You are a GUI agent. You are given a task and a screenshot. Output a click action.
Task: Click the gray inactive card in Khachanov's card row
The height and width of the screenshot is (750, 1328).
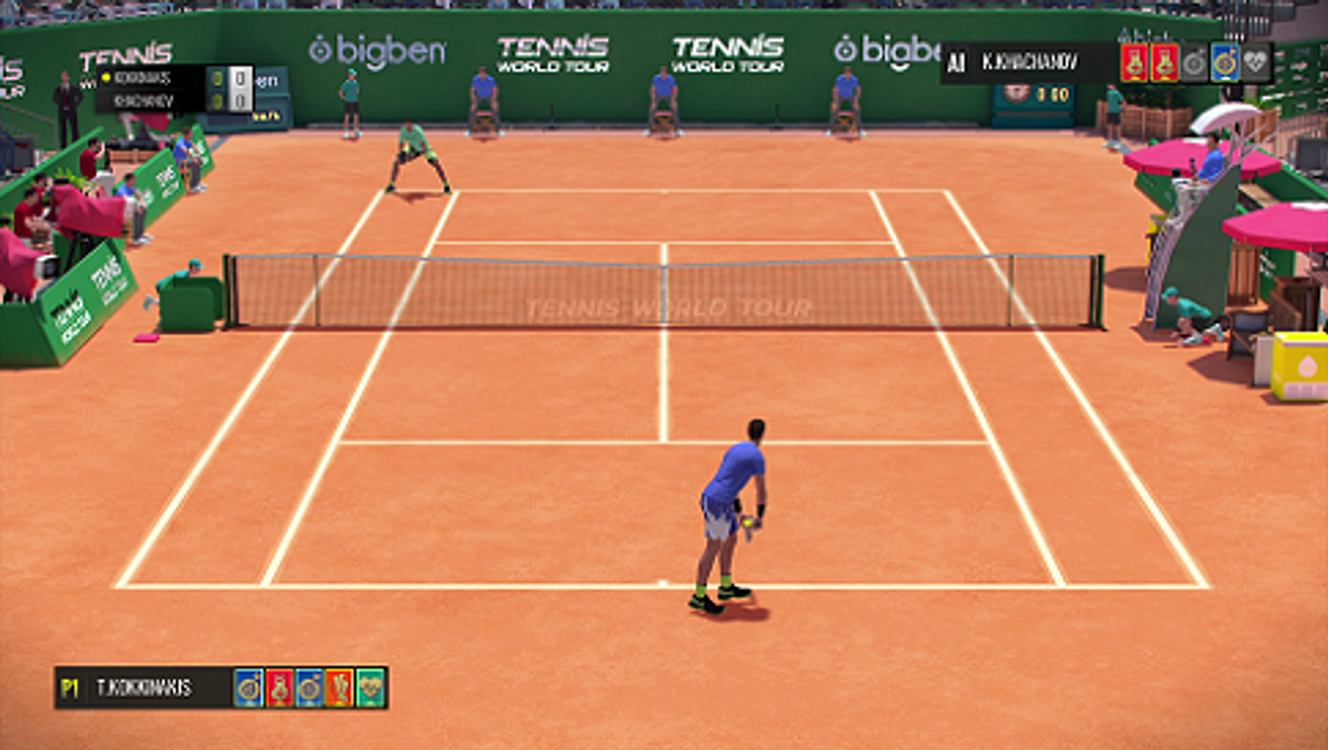[1195, 63]
